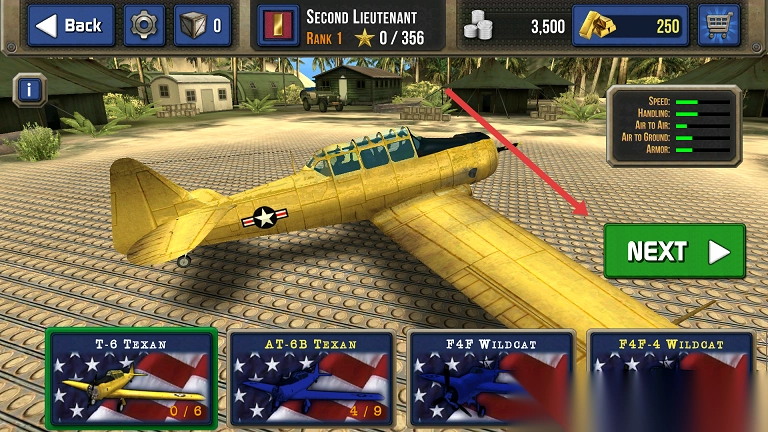Continue with the green NEXT button
Image resolution: width=768 pixels, height=432 pixels.
(674, 251)
